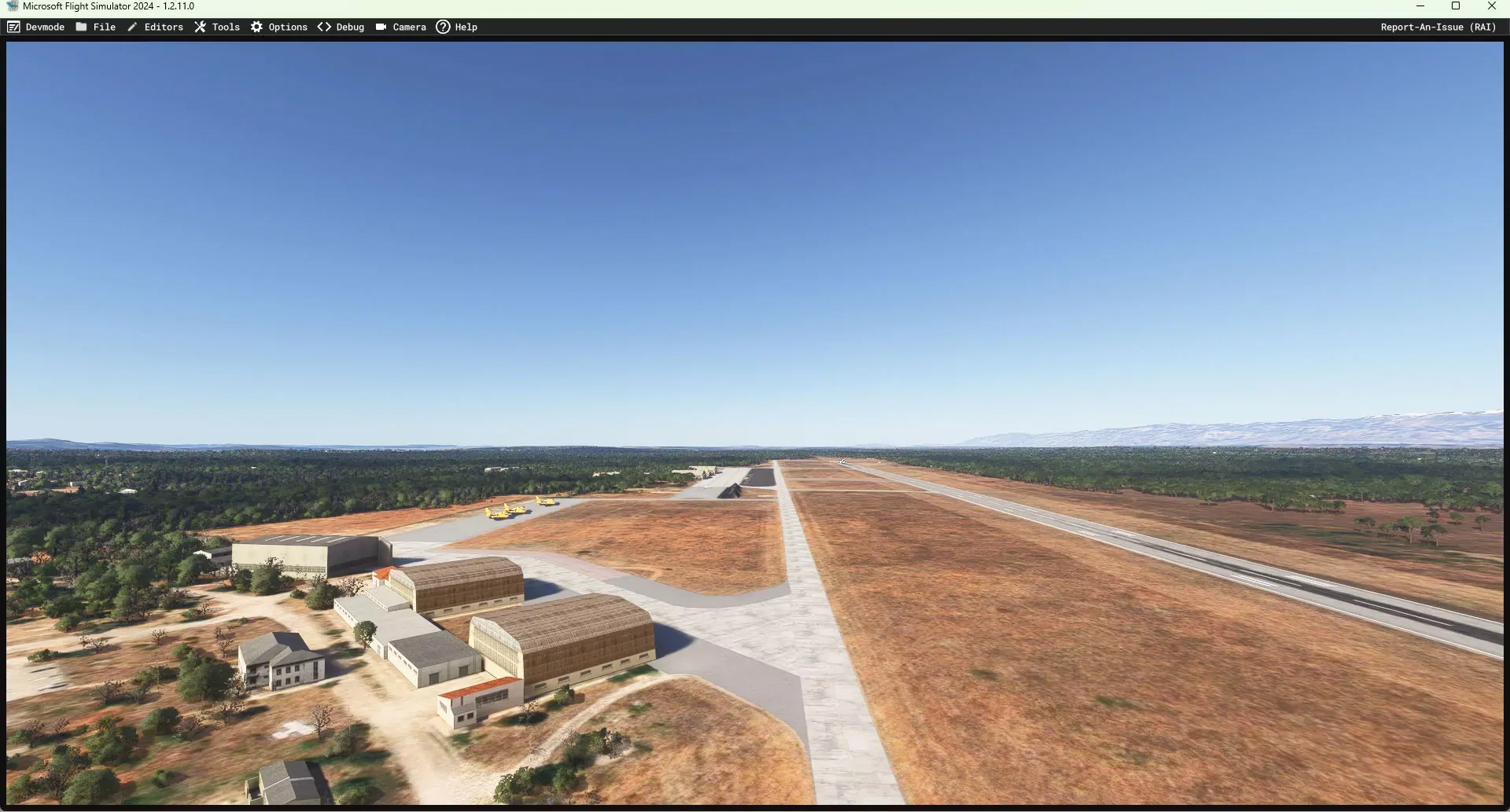
Task: Open the Help menu
Action: [x=457, y=27]
